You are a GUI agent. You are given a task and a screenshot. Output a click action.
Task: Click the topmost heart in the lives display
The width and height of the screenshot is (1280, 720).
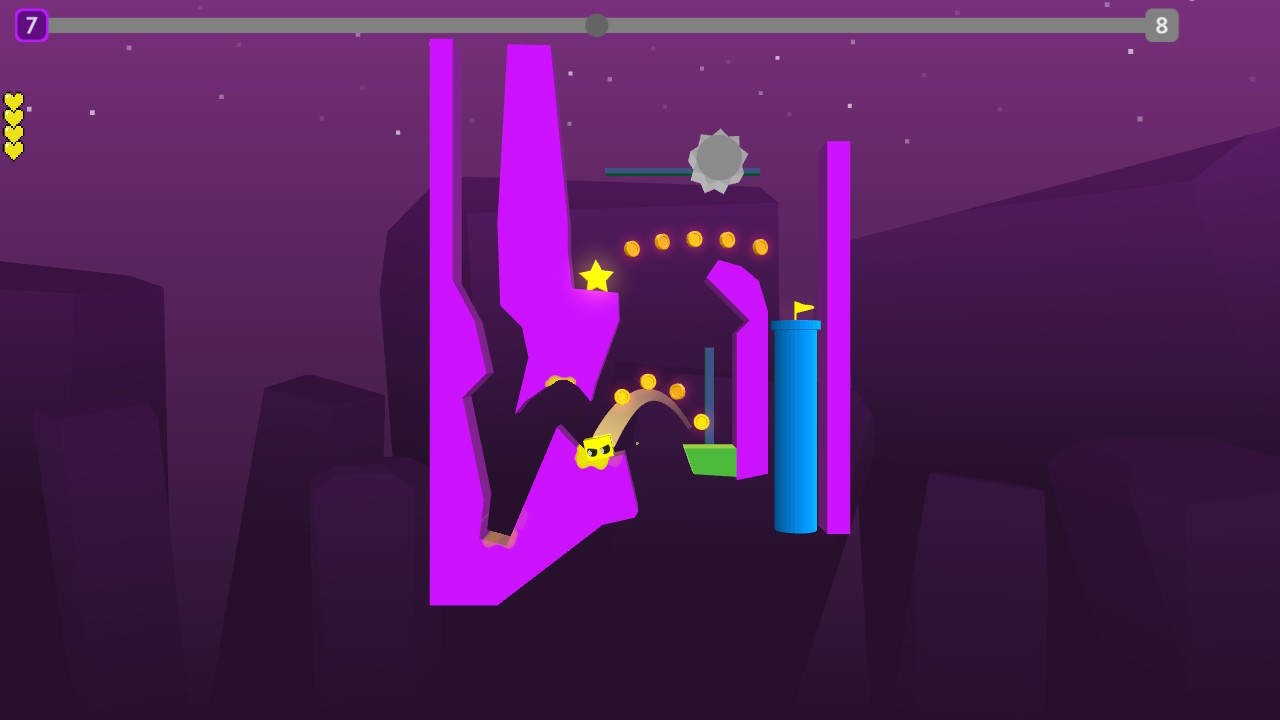click(13, 99)
